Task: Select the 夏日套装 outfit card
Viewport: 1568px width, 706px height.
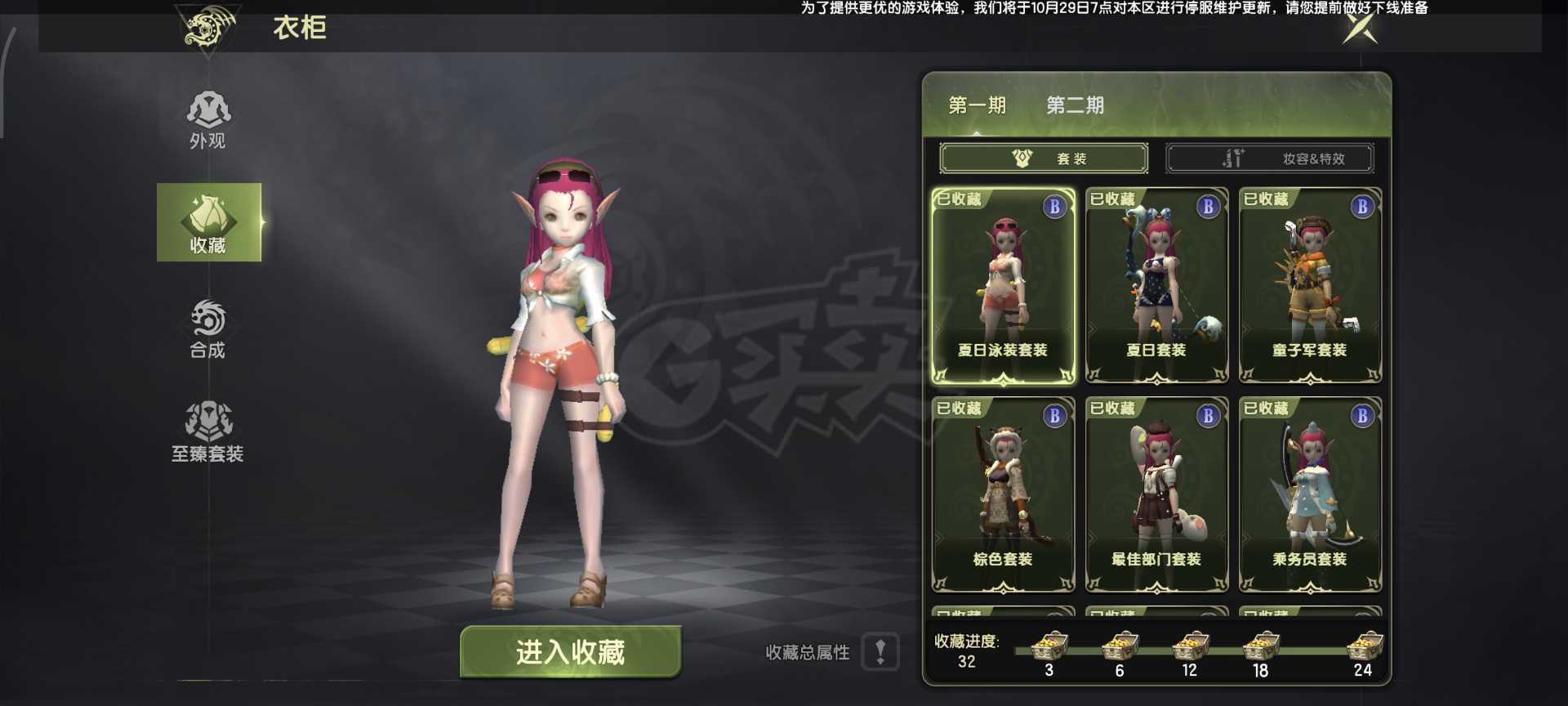Action: click(1156, 286)
